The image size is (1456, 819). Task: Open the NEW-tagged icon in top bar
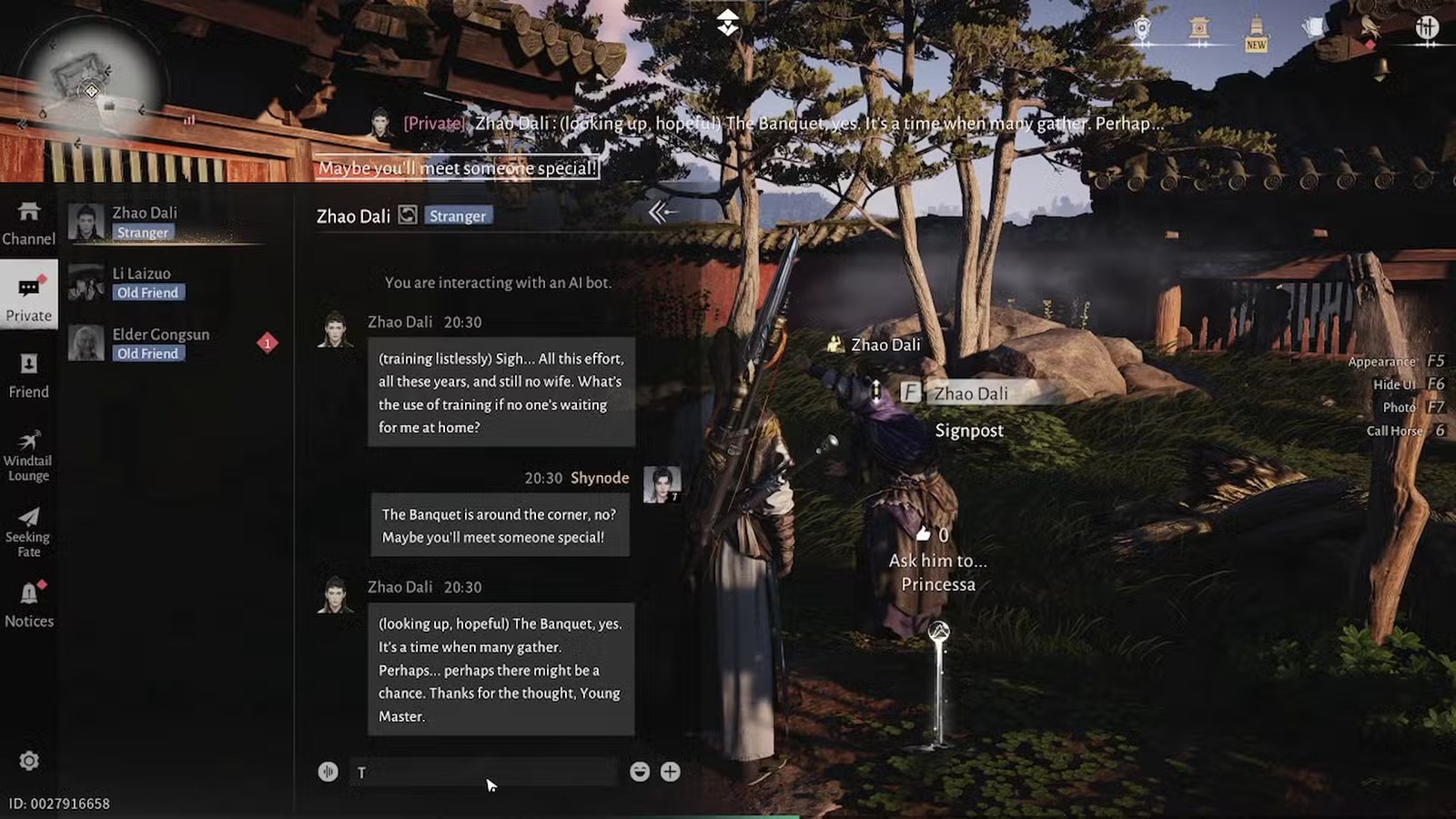pyautogui.click(x=1256, y=33)
